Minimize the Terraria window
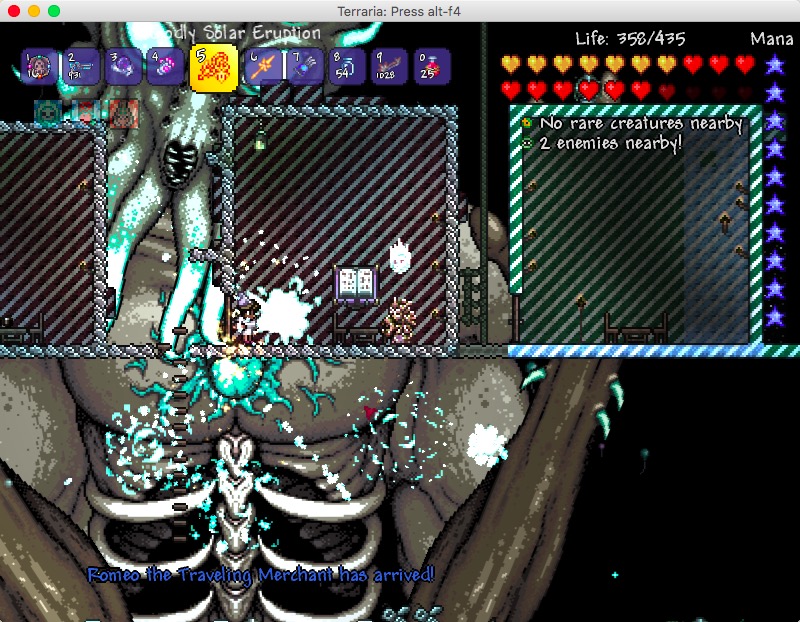Screen dimensions: 800x622 tap(34, 10)
